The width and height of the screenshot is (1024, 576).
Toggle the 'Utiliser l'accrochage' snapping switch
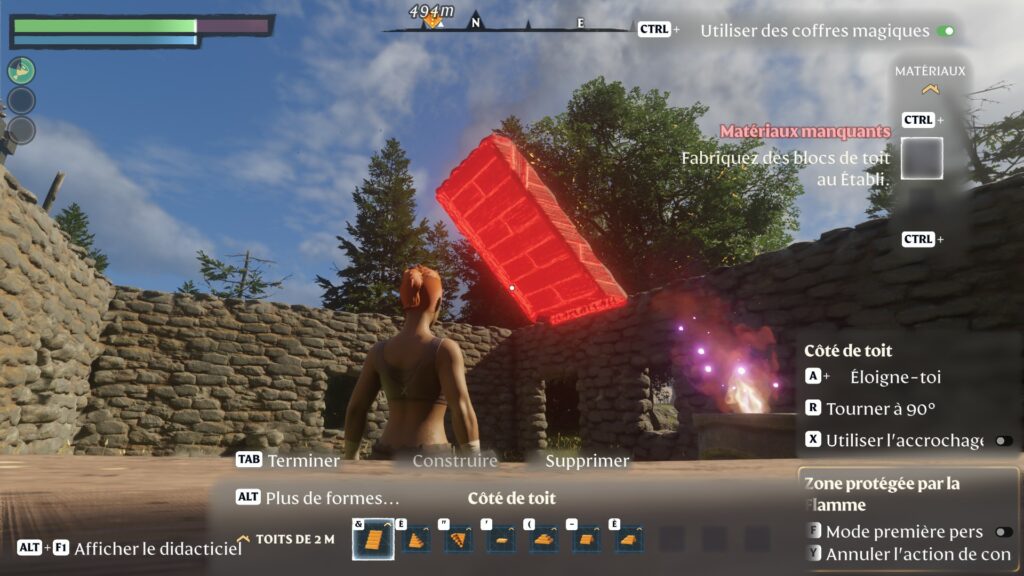(x=1002, y=440)
